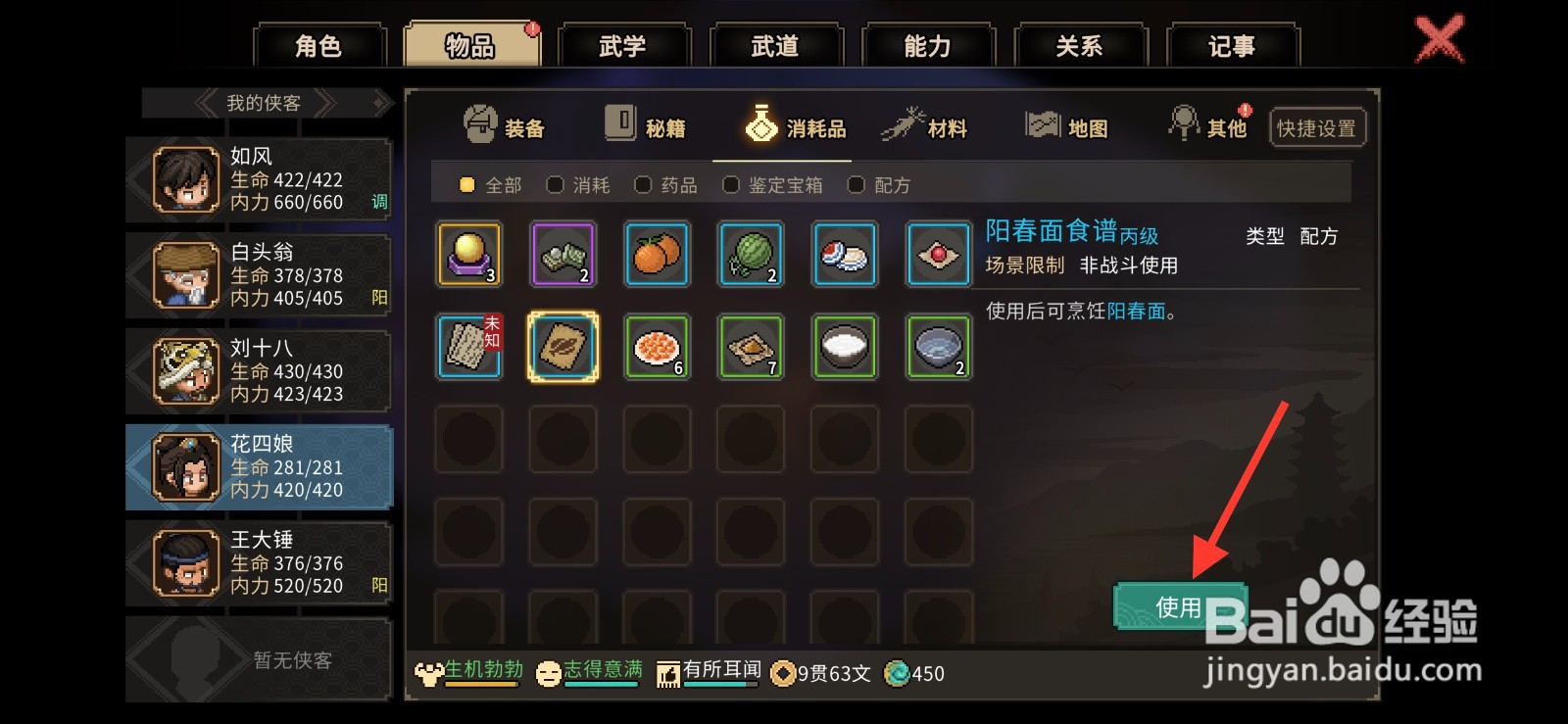The image size is (1568, 724).
Task: Click the unknown 未知 scroll item
Action: 468,348
